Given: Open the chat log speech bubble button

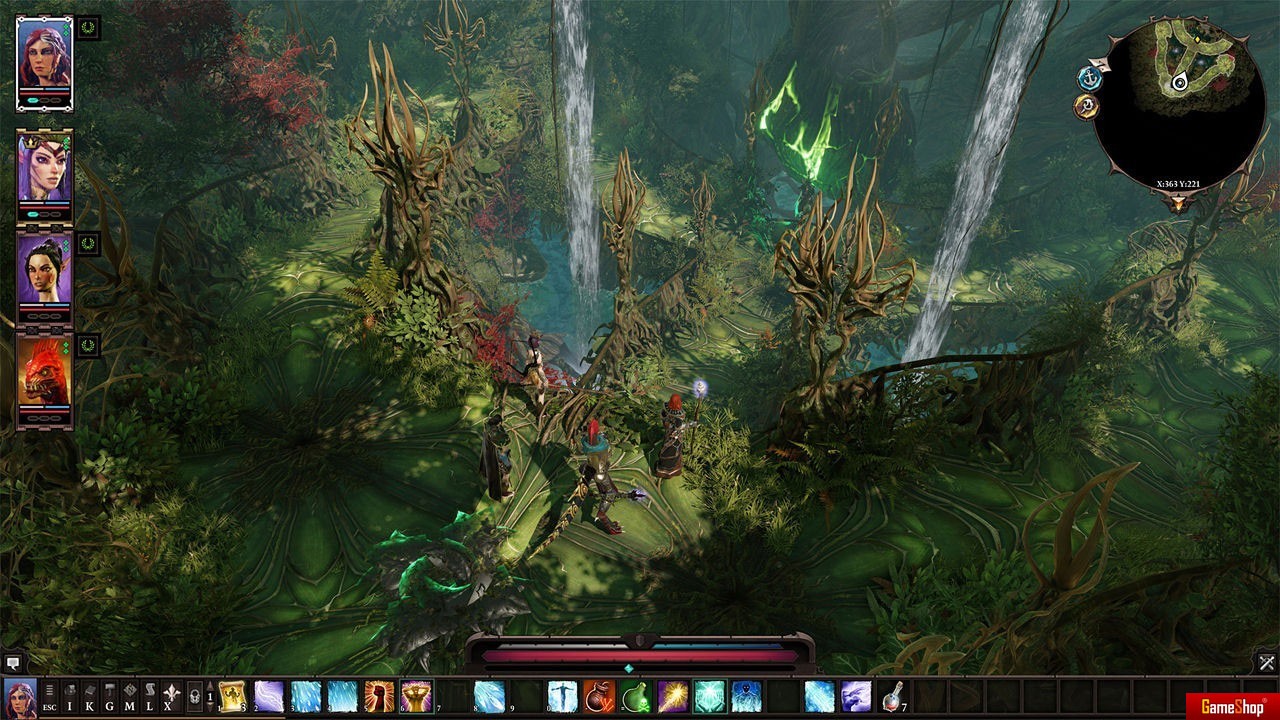Looking at the screenshot, I should pos(12,662).
